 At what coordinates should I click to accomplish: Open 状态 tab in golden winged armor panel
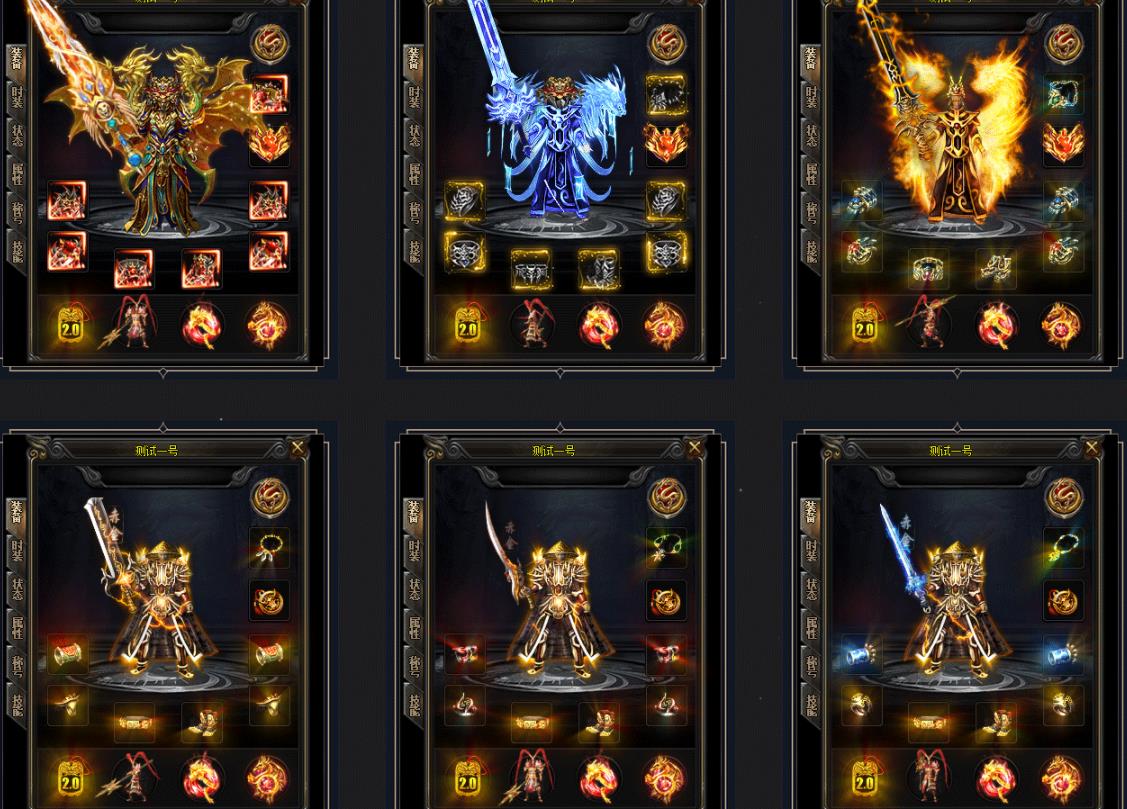click(x=17, y=135)
